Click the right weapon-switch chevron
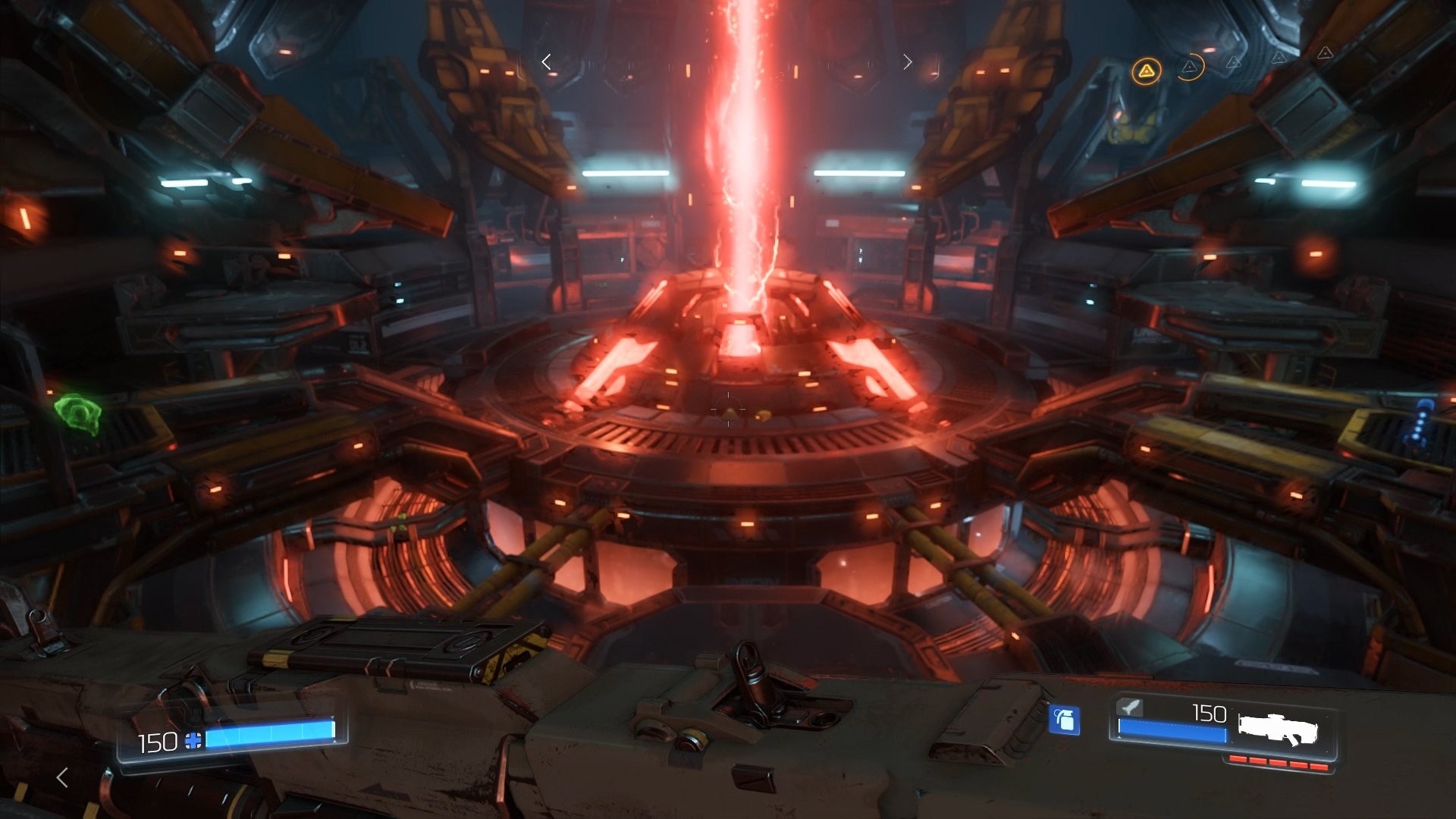This screenshot has width=1456, height=819. point(908,62)
